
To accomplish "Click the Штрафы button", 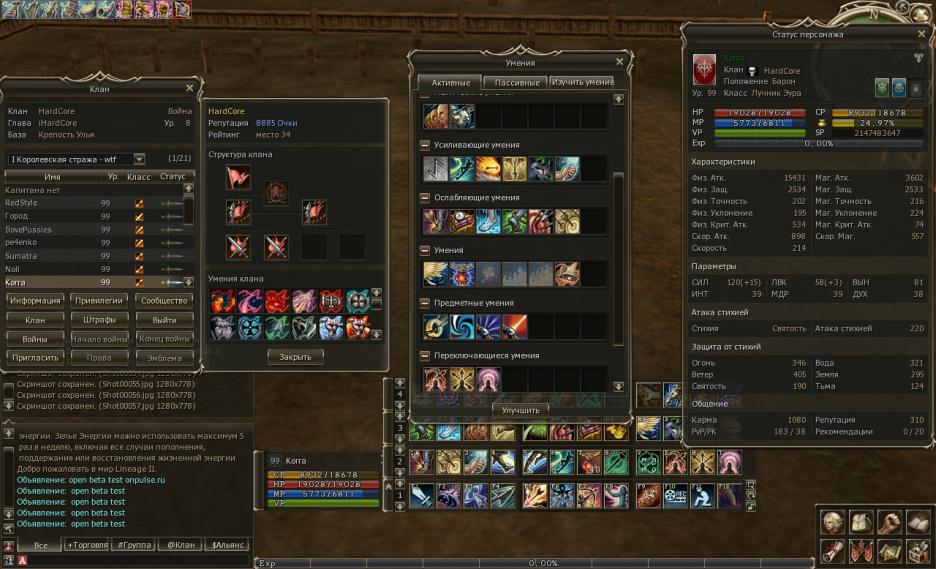I will point(99,320).
